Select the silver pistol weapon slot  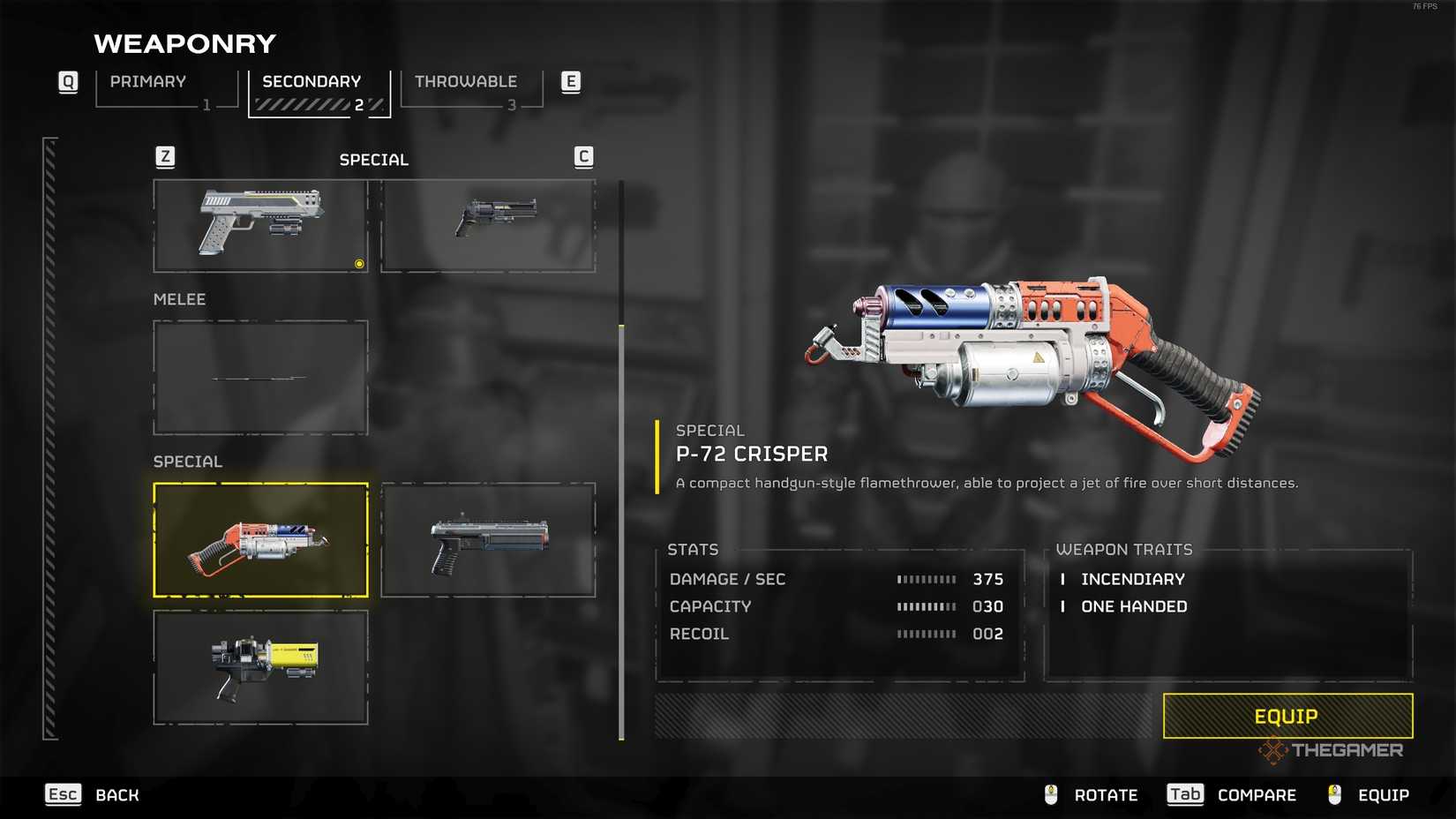(x=260, y=226)
